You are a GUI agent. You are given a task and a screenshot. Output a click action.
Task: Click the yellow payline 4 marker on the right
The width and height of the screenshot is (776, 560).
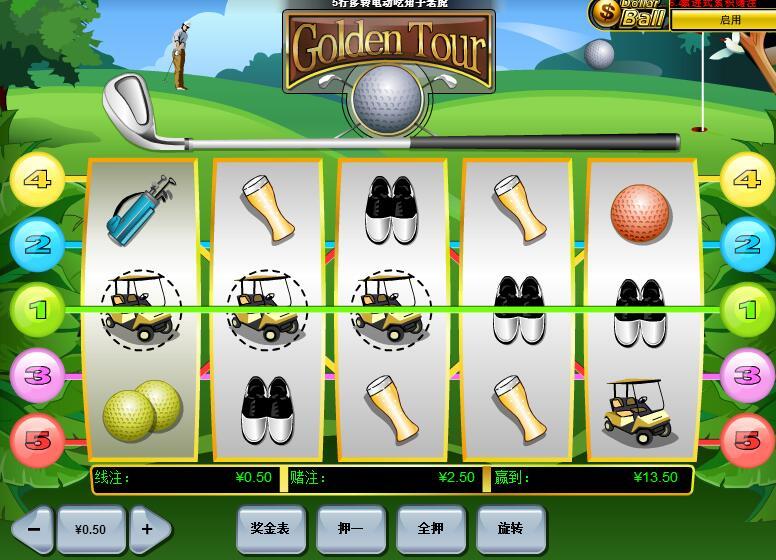[746, 180]
